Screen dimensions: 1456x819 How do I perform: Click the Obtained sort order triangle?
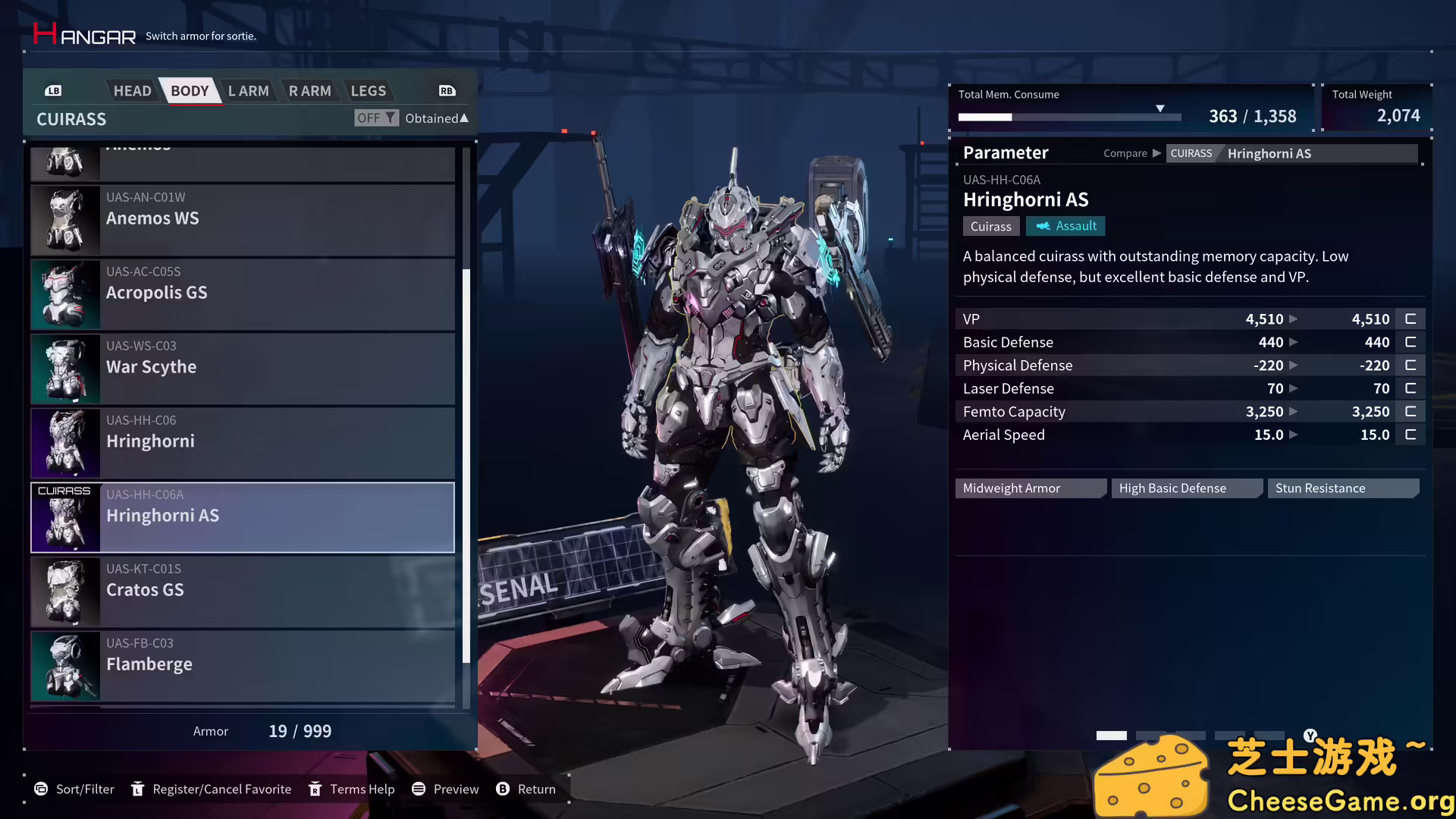click(x=463, y=118)
